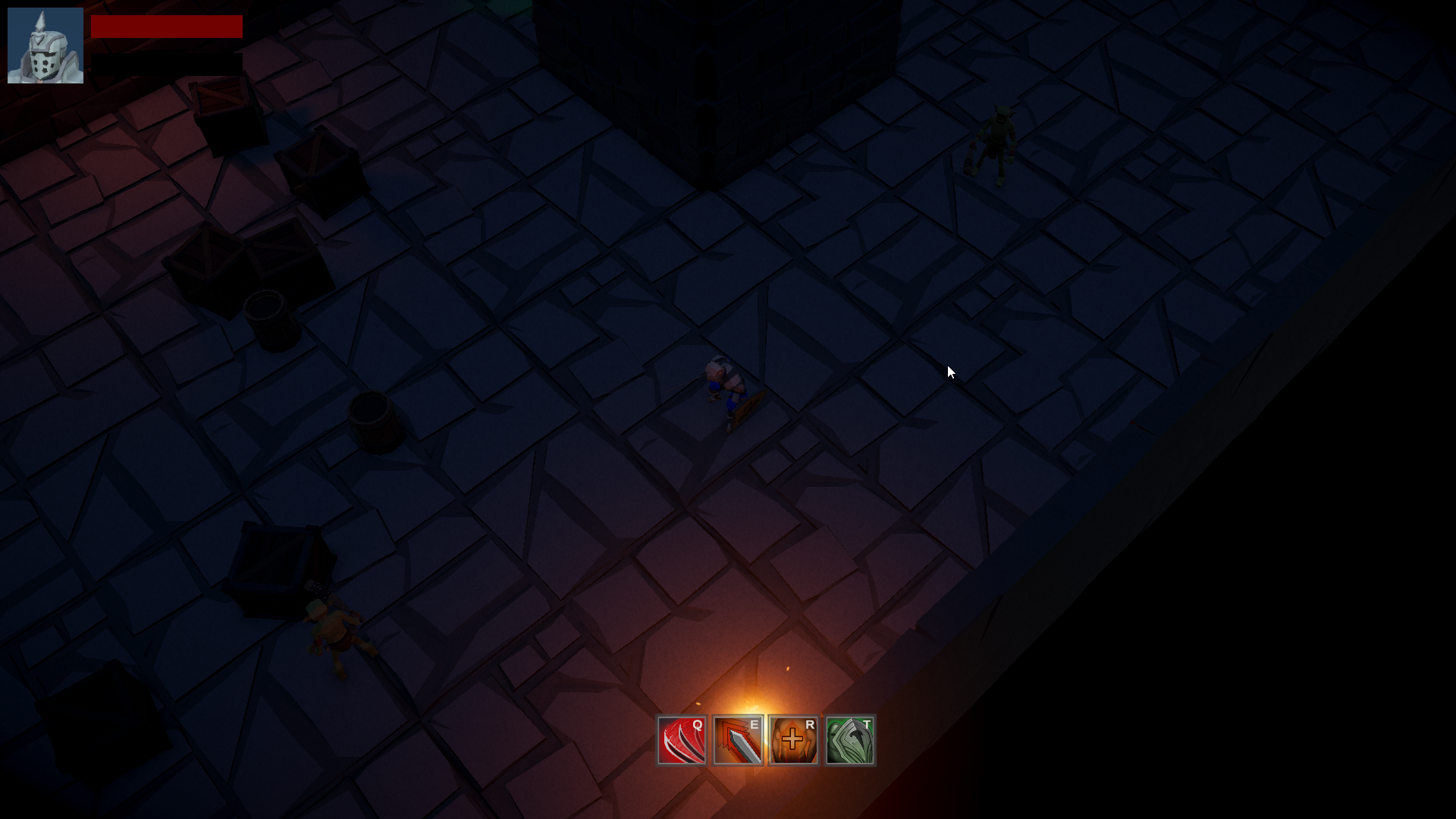Activate the red slash ability
Screen dimensions: 1456x819
pos(681,740)
